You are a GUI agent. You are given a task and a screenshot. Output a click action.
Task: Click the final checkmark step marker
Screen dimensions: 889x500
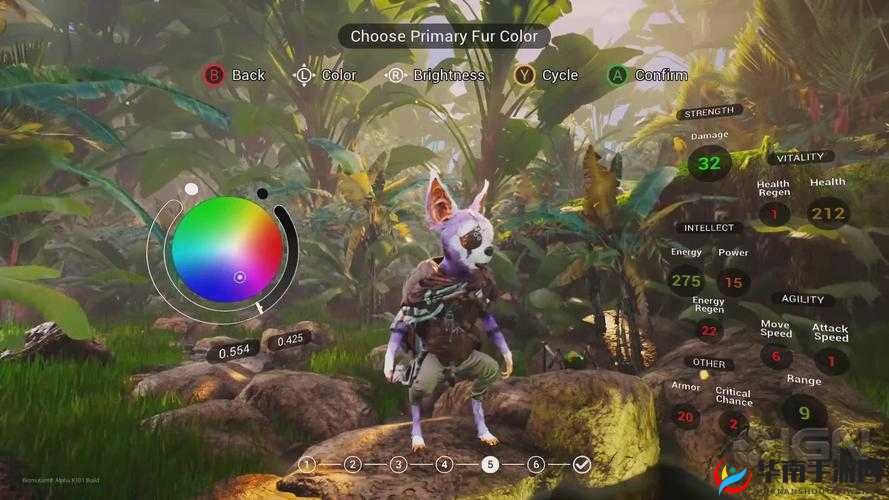582,464
